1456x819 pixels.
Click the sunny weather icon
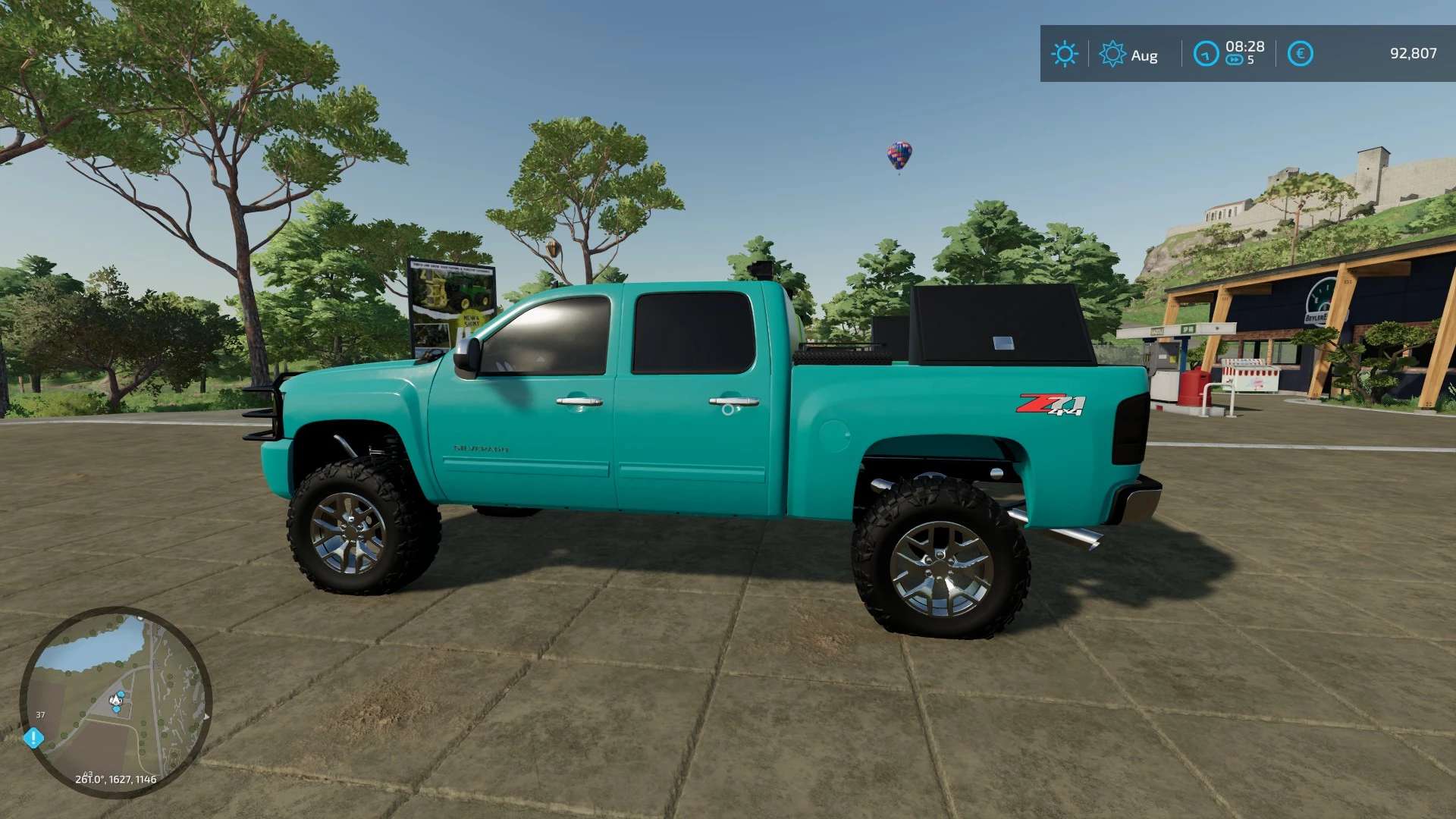1064,54
